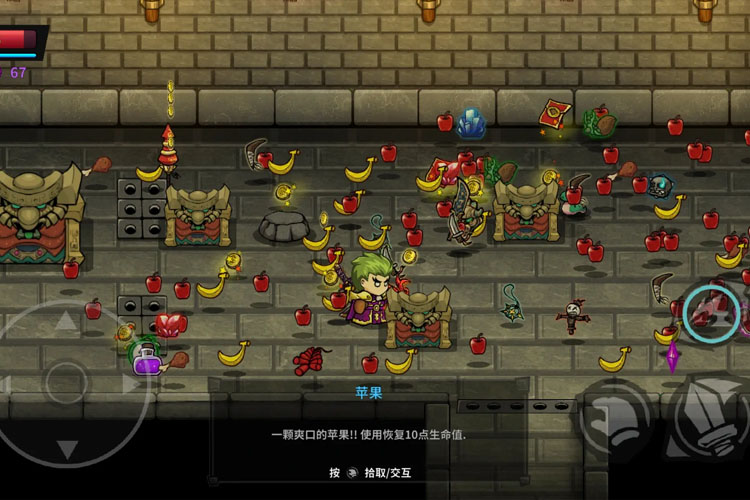Tap the virtual joystick center knob
The height and width of the screenshot is (500, 750).
pyautogui.click(x=66, y=384)
